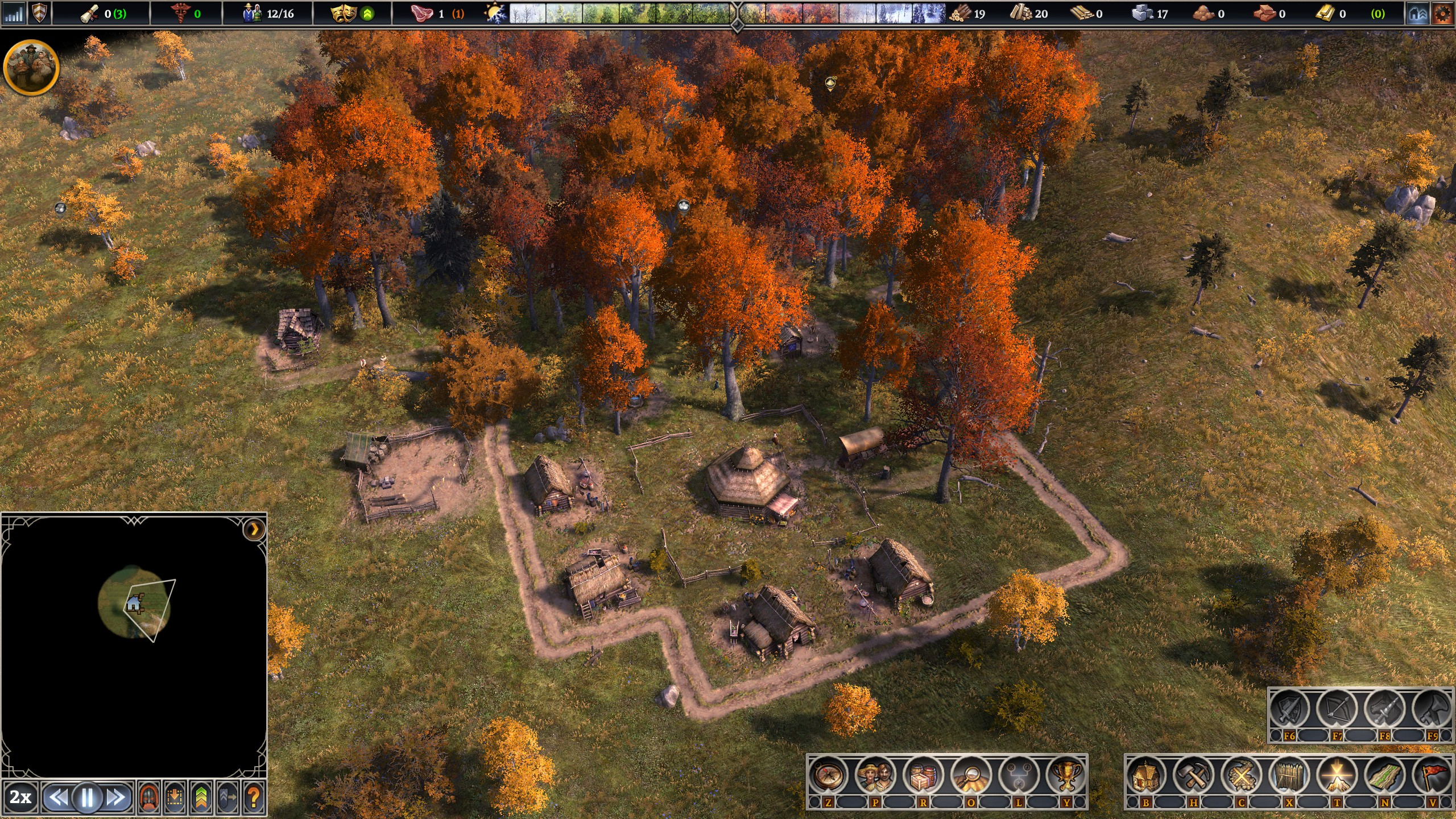This screenshot has height=819, width=1456.
Task: Select the hammer and pickaxe build category
Action: click(1194, 776)
